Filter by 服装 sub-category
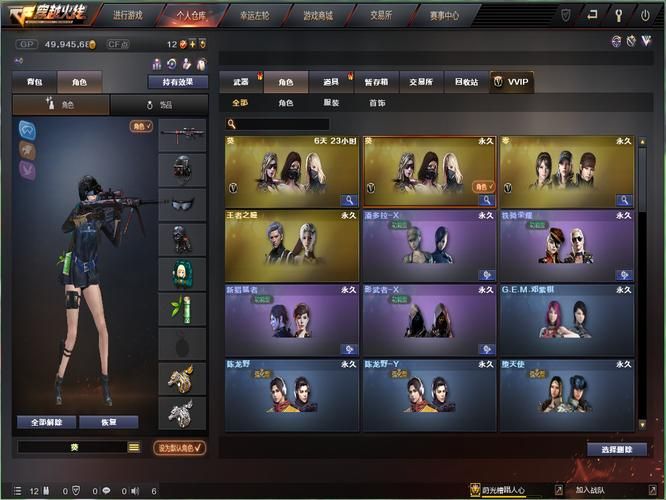The height and width of the screenshot is (500, 666). pos(331,103)
